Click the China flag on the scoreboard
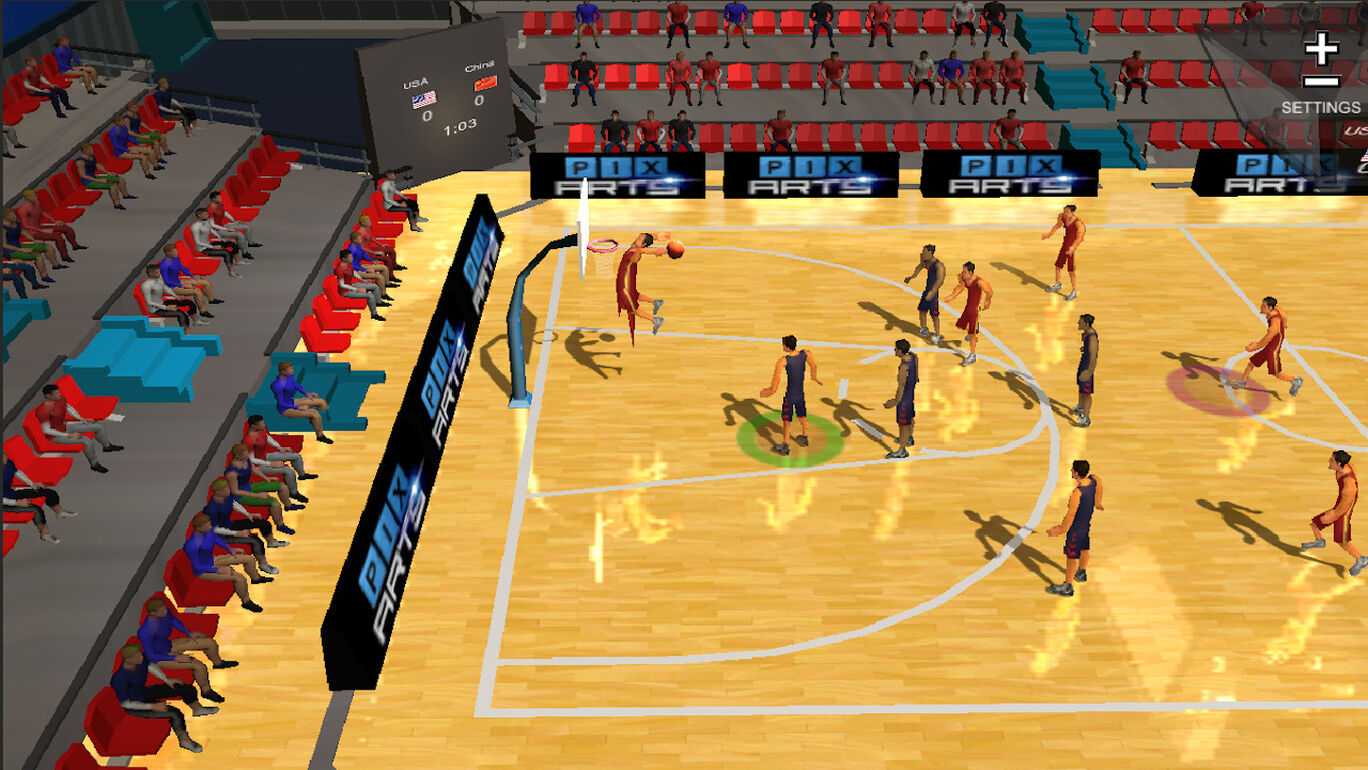This screenshot has height=770, width=1368. click(x=486, y=85)
